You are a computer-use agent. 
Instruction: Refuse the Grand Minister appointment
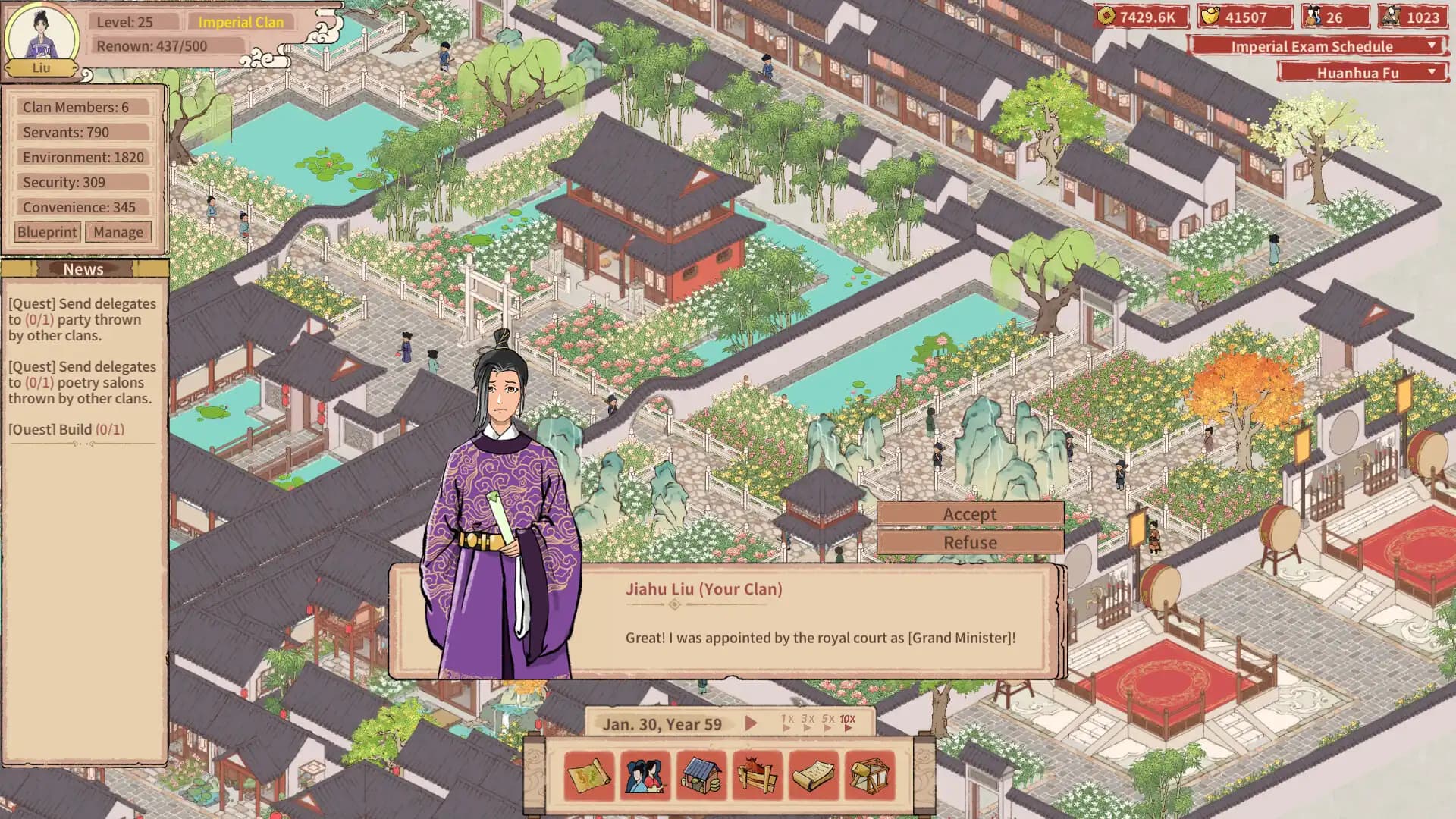click(x=970, y=542)
